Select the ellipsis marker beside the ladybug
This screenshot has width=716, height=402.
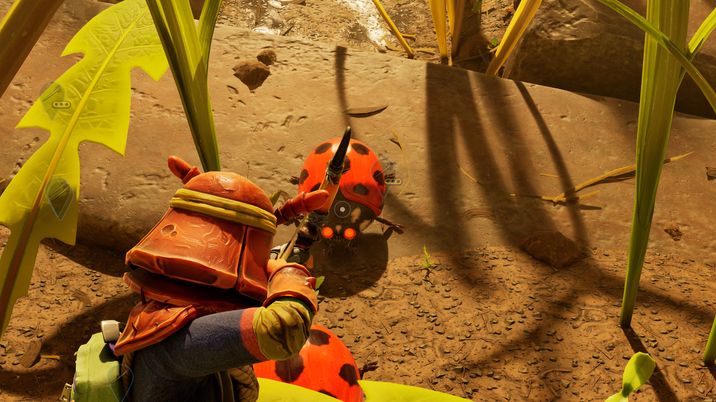coord(393,181)
